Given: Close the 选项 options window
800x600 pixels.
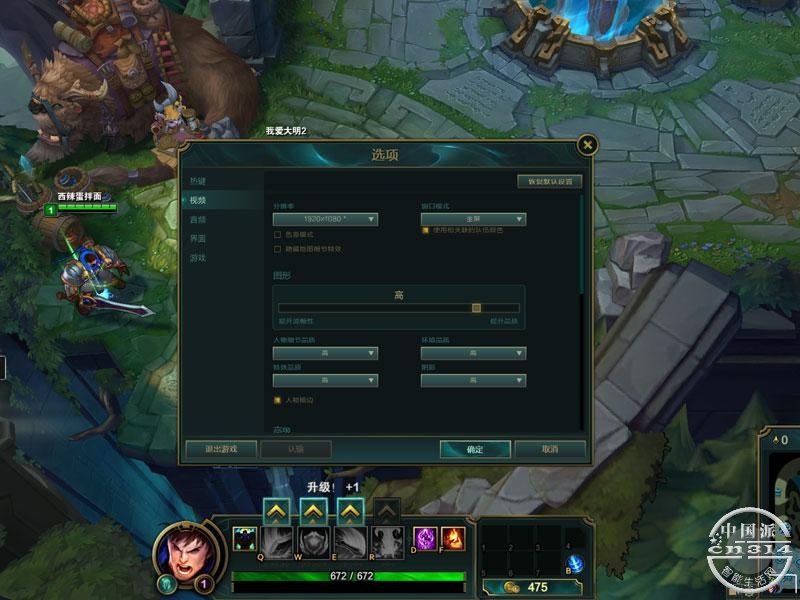Looking at the screenshot, I should [588, 145].
